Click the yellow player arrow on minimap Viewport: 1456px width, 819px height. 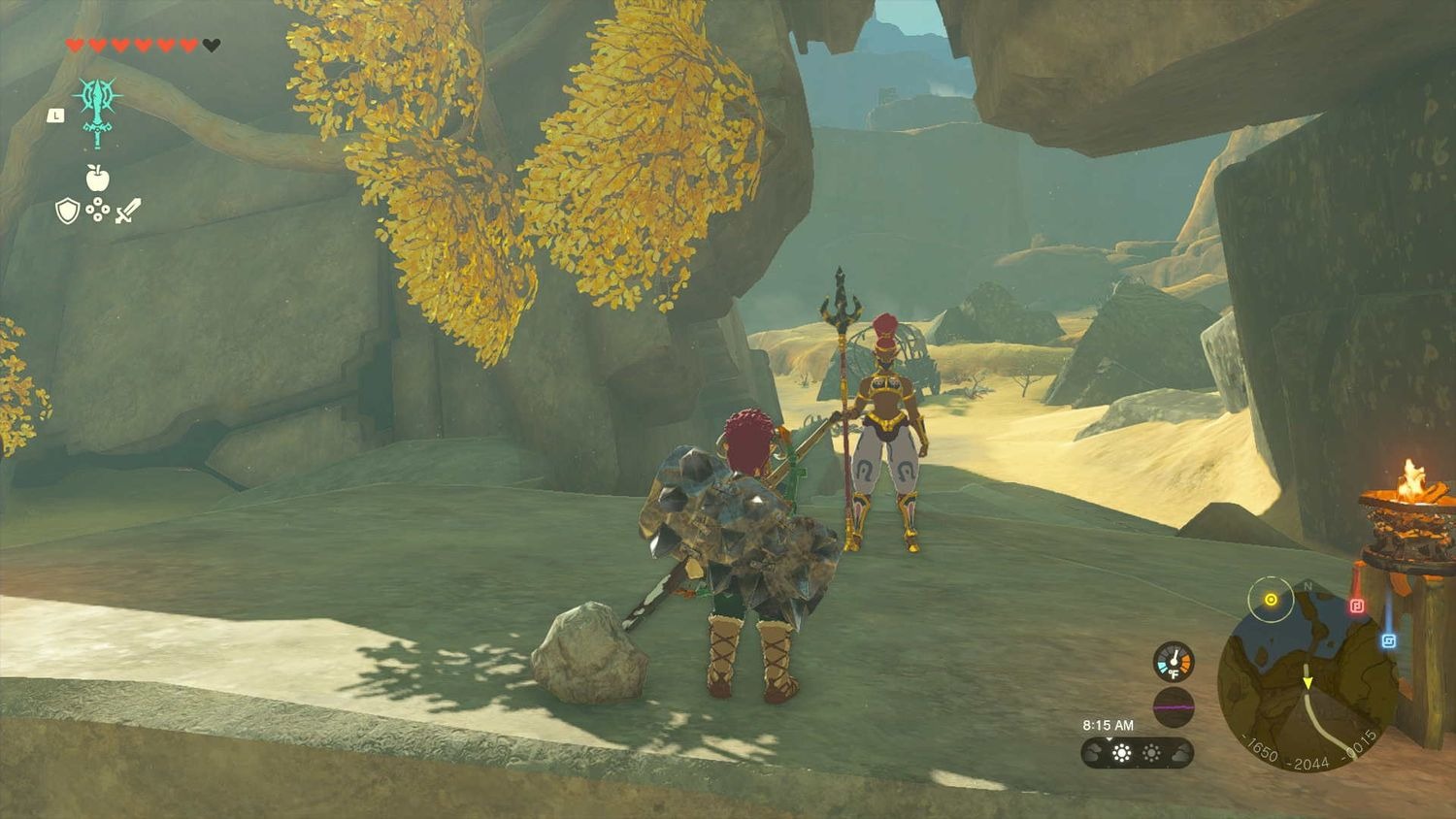(1307, 681)
